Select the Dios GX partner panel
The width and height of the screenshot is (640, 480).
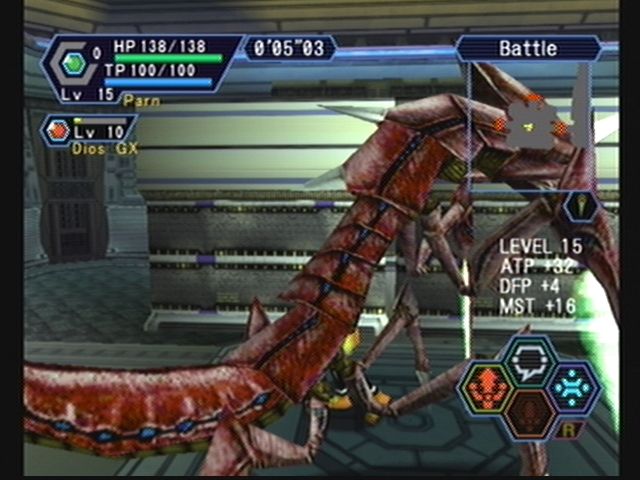coord(88,133)
